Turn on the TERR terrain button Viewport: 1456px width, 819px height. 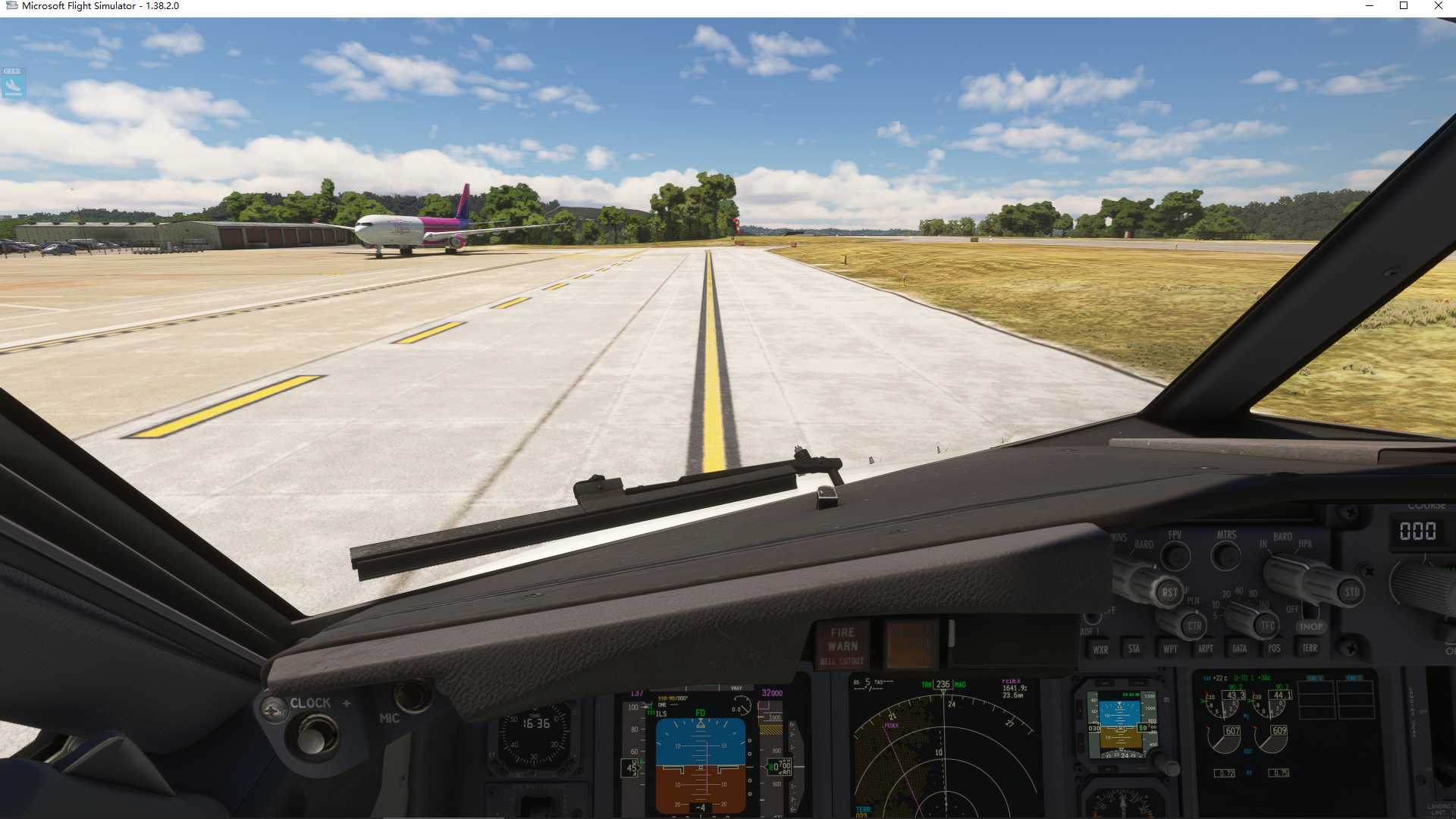tap(1310, 648)
